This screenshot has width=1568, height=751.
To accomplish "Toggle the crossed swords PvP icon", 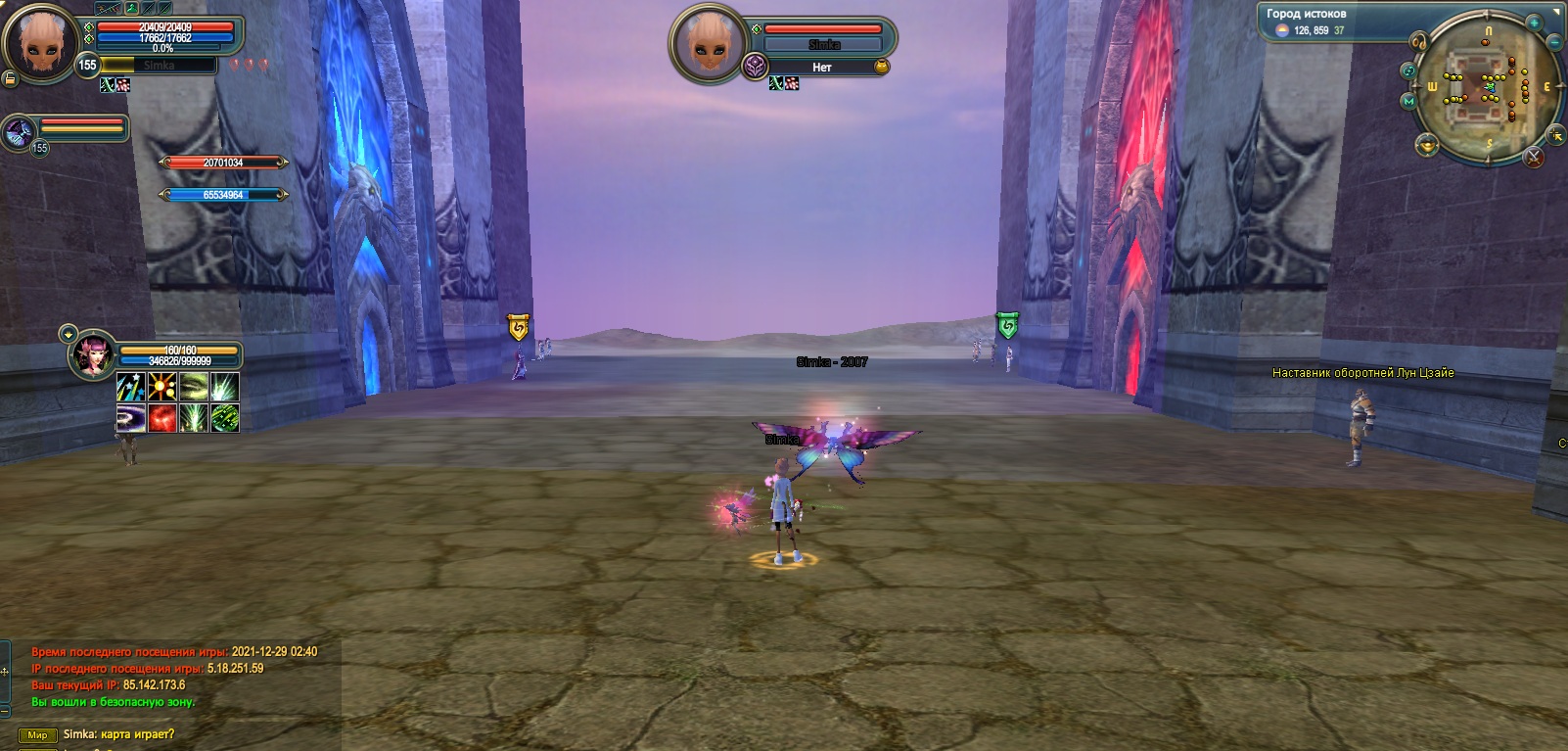I will pos(1533,157).
